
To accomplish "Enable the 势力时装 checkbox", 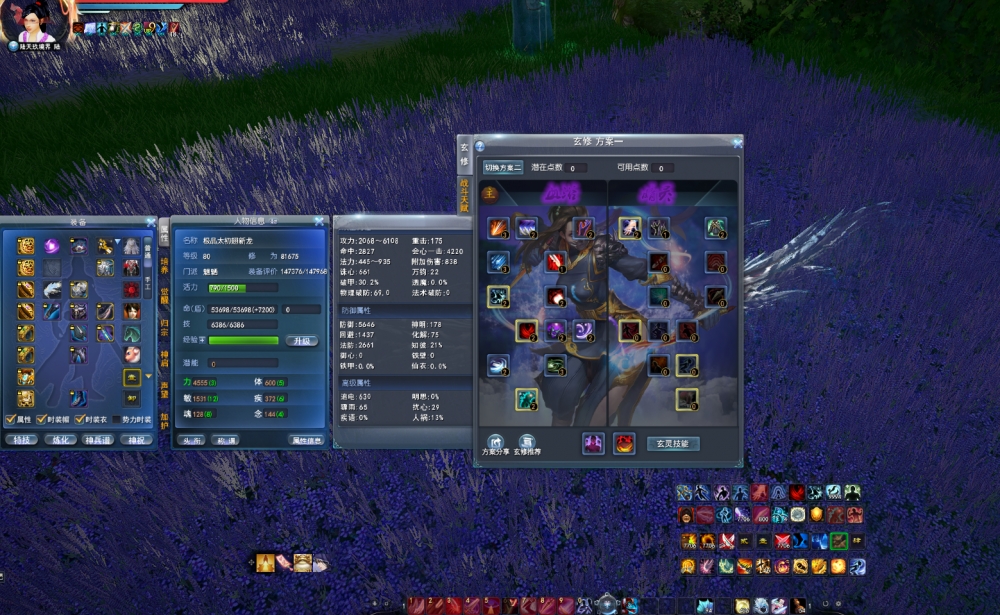I will [116, 420].
